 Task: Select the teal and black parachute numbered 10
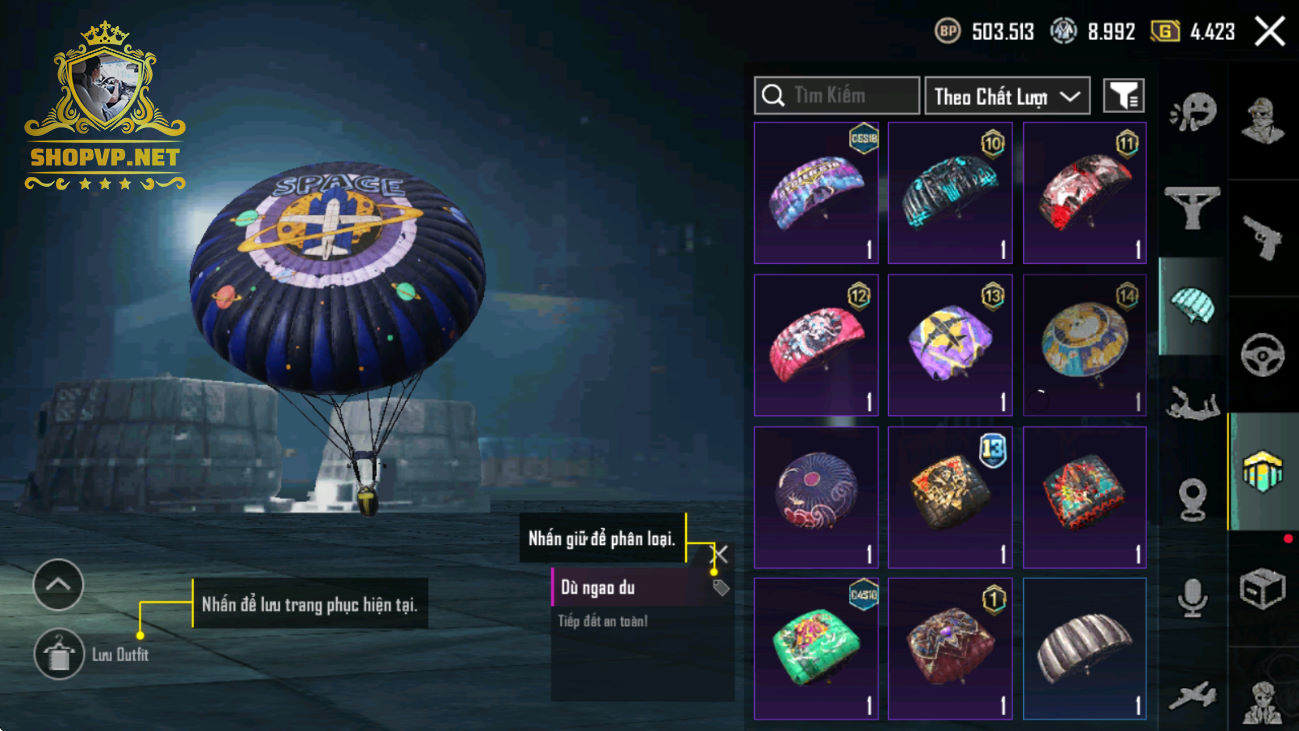click(x=950, y=193)
